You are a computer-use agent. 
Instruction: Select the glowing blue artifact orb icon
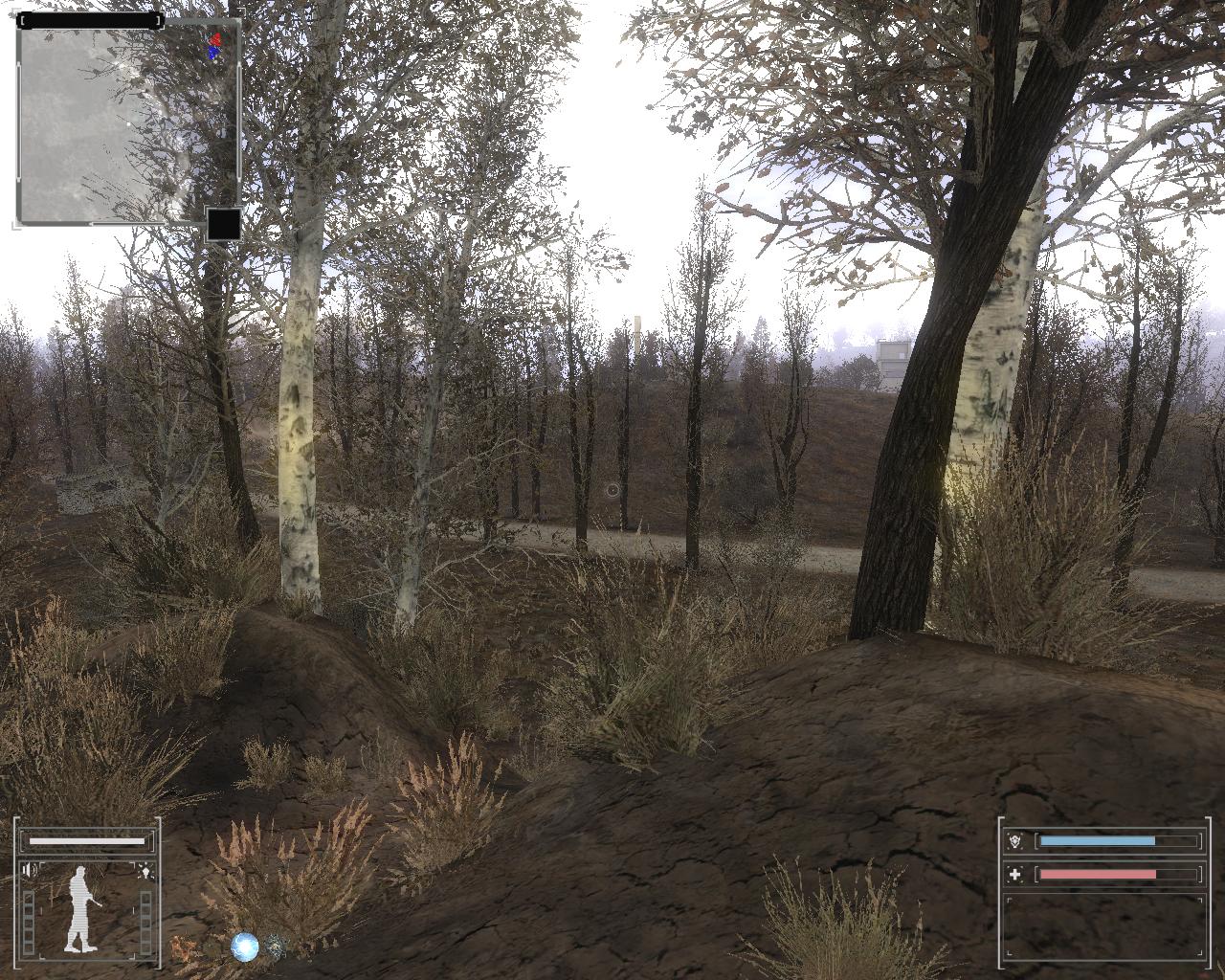click(x=246, y=947)
